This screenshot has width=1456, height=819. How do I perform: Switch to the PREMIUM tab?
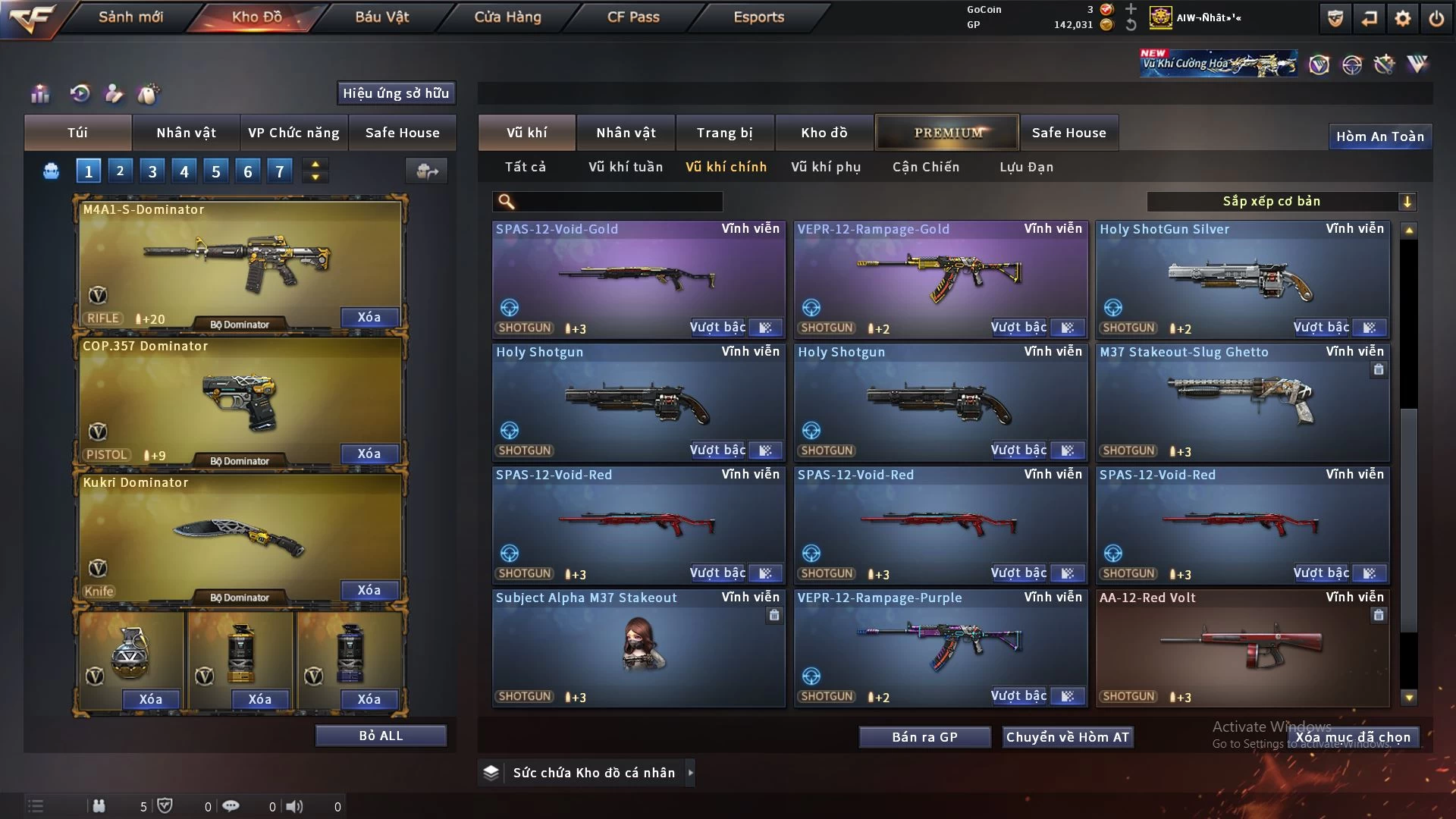click(x=947, y=133)
